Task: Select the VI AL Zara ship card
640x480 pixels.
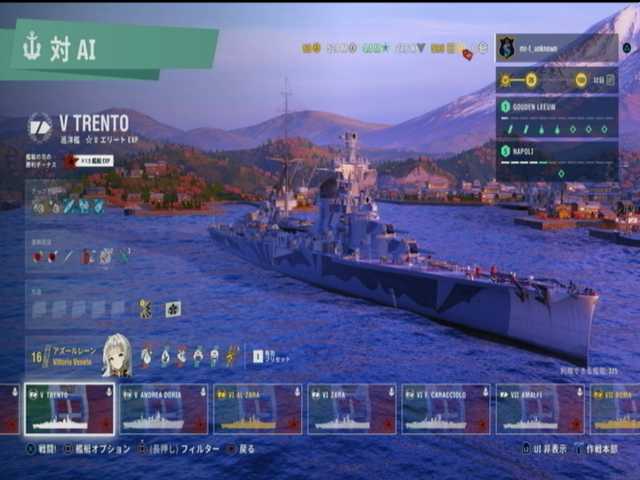Action: pyautogui.click(x=258, y=409)
